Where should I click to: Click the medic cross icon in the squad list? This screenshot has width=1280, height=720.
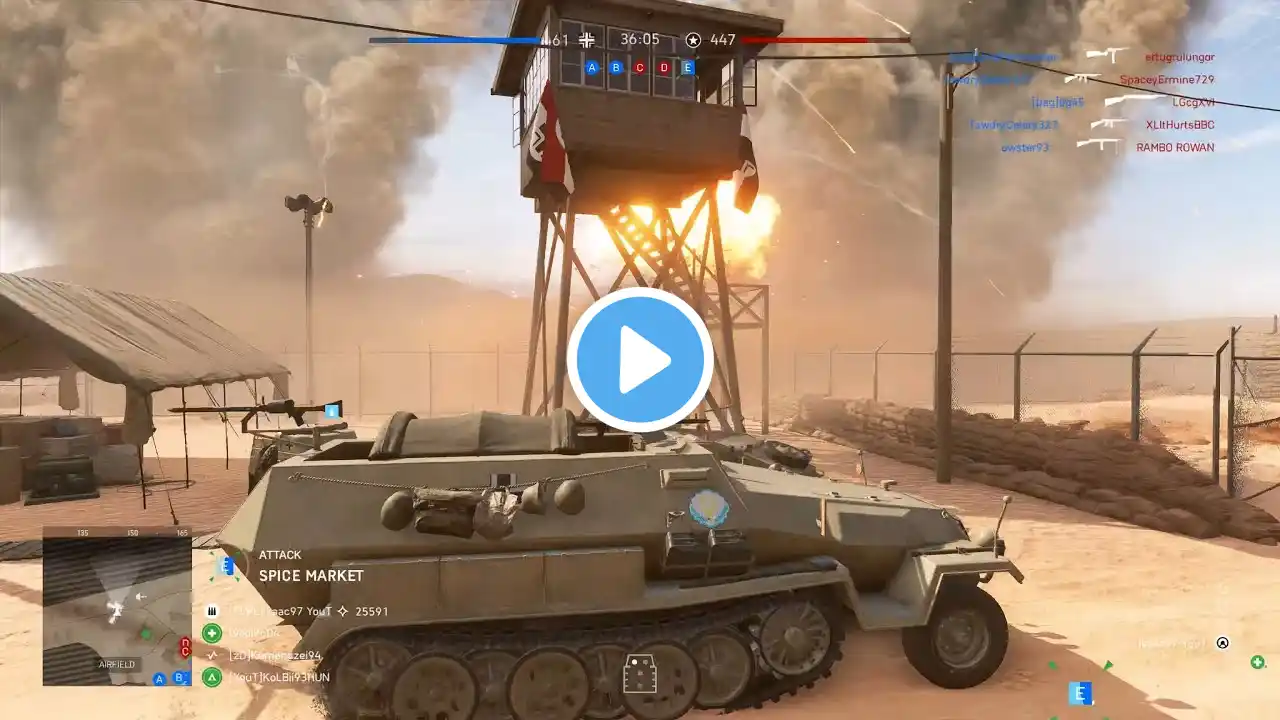pyautogui.click(x=212, y=633)
